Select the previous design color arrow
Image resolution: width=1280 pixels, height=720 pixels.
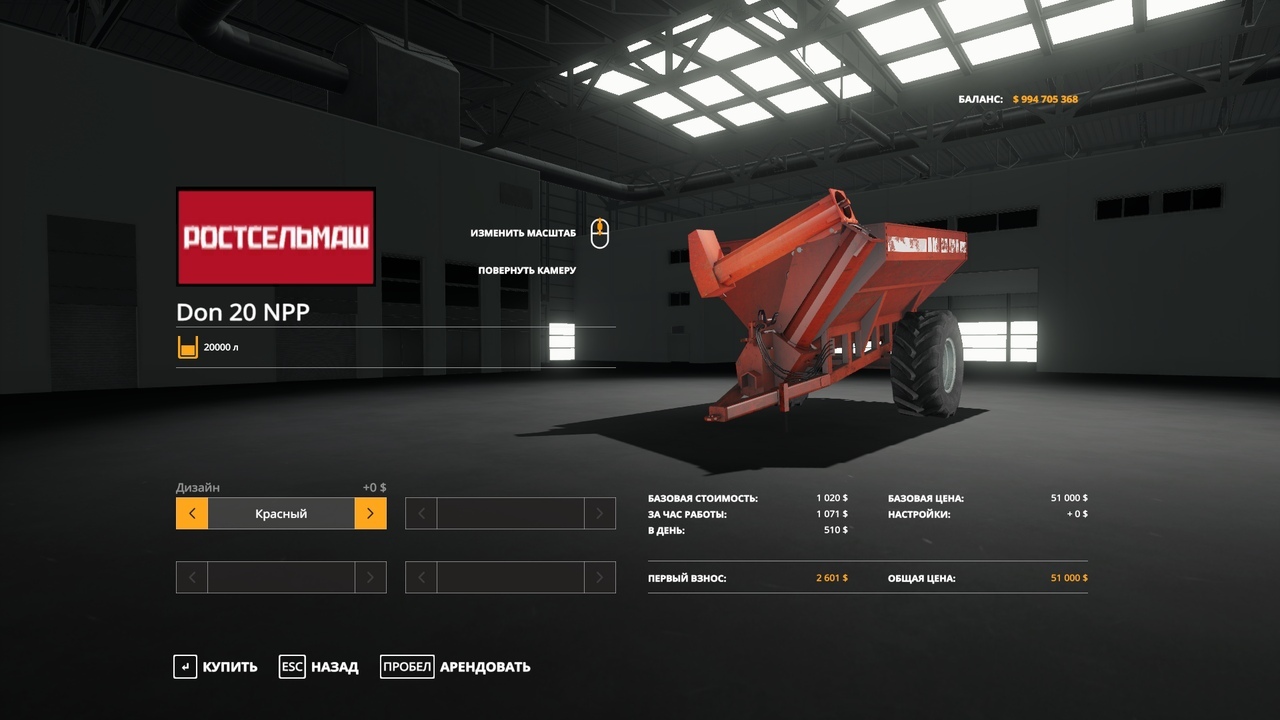(192, 514)
